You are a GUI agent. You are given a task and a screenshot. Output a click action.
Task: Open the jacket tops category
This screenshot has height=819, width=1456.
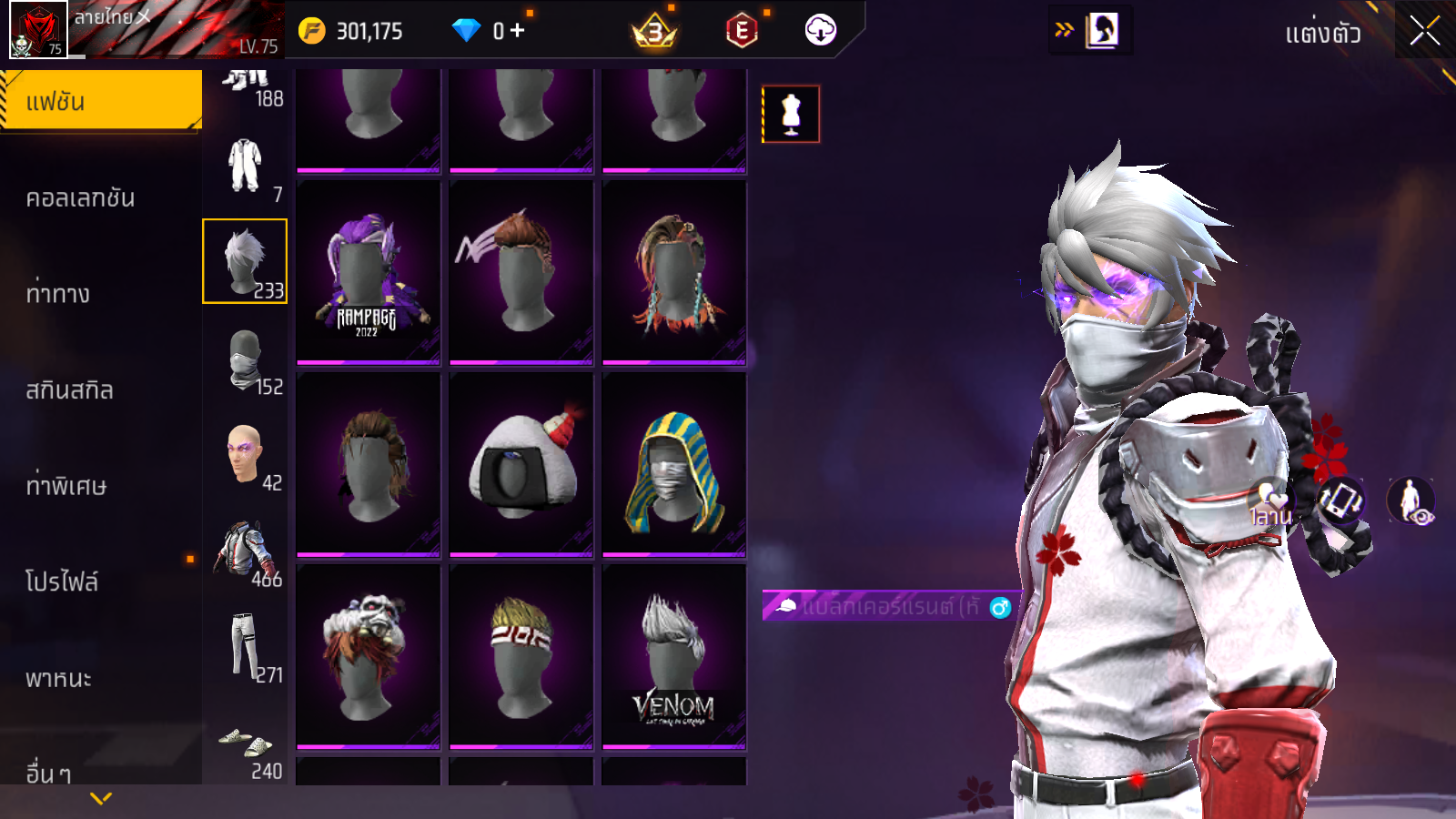(x=245, y=551)
